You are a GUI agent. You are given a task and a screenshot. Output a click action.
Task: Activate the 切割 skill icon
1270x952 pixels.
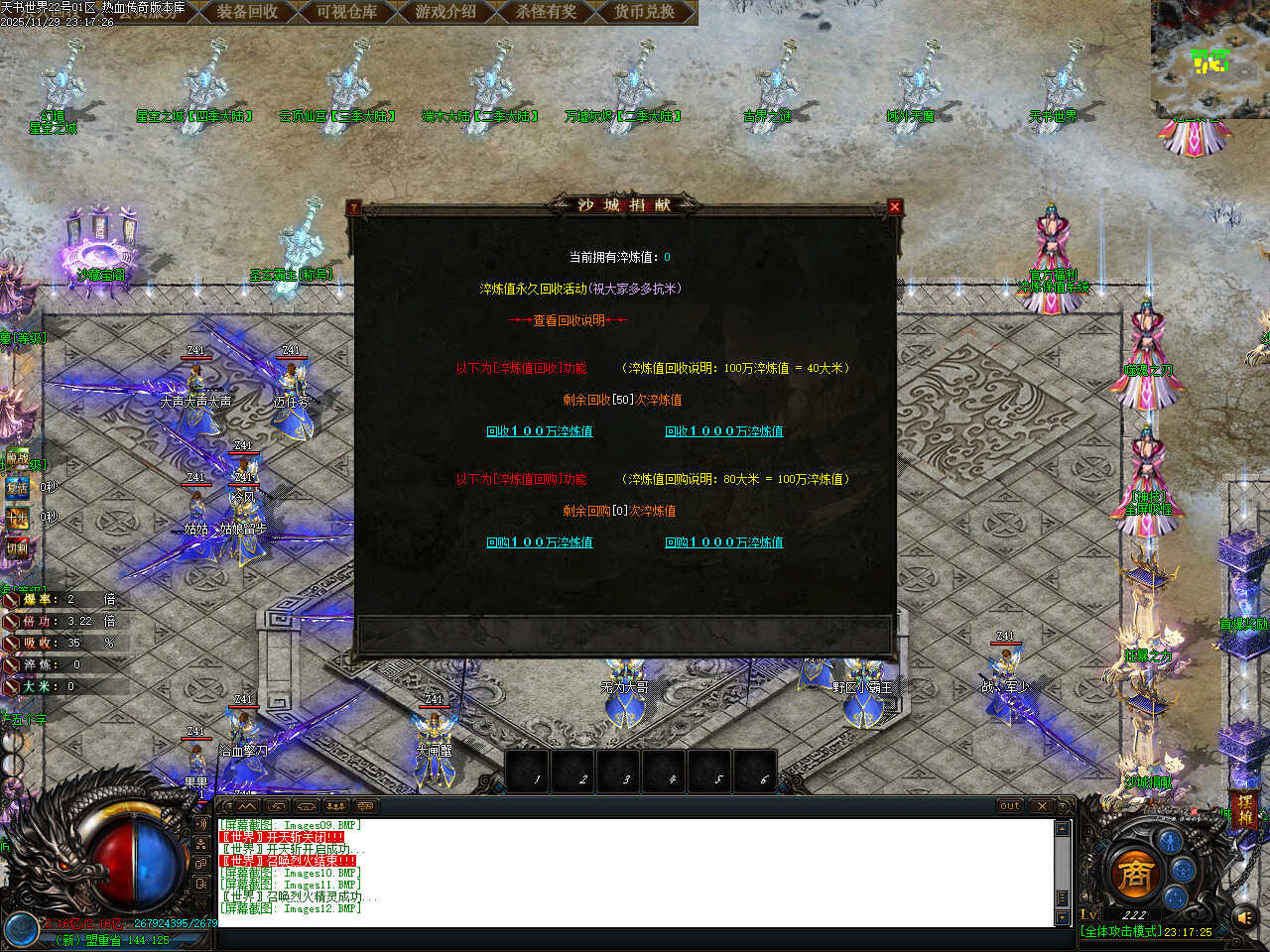pos(17,547)
